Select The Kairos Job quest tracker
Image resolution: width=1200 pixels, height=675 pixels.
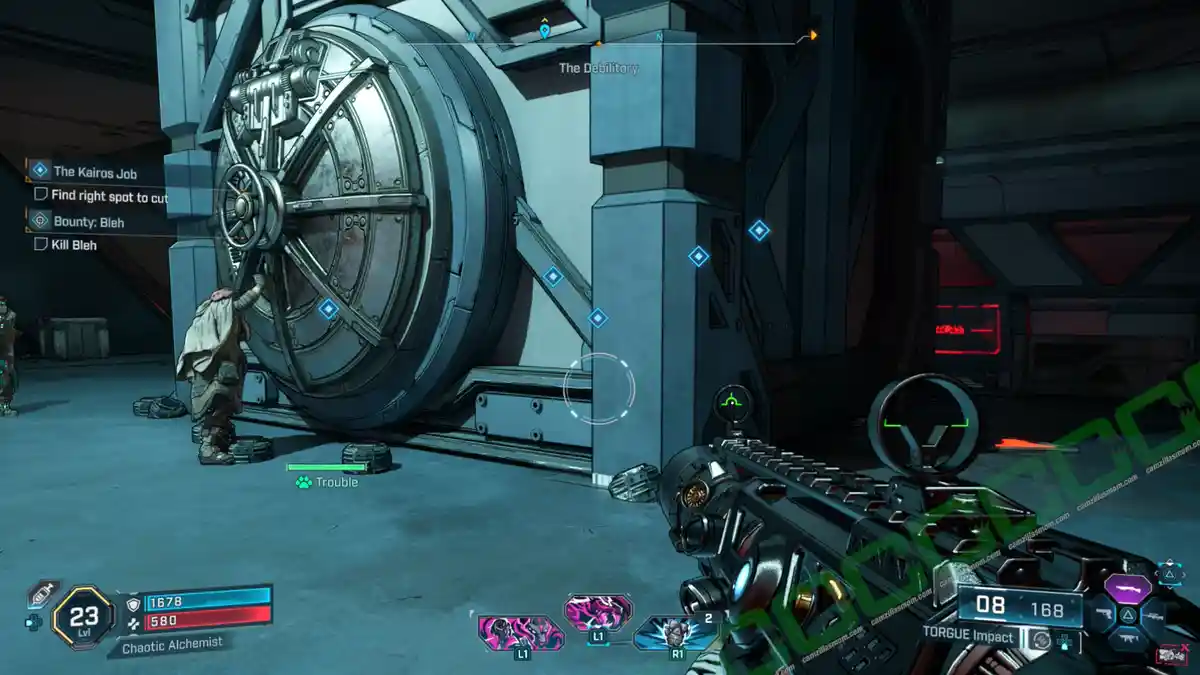(x=94, y=172)
